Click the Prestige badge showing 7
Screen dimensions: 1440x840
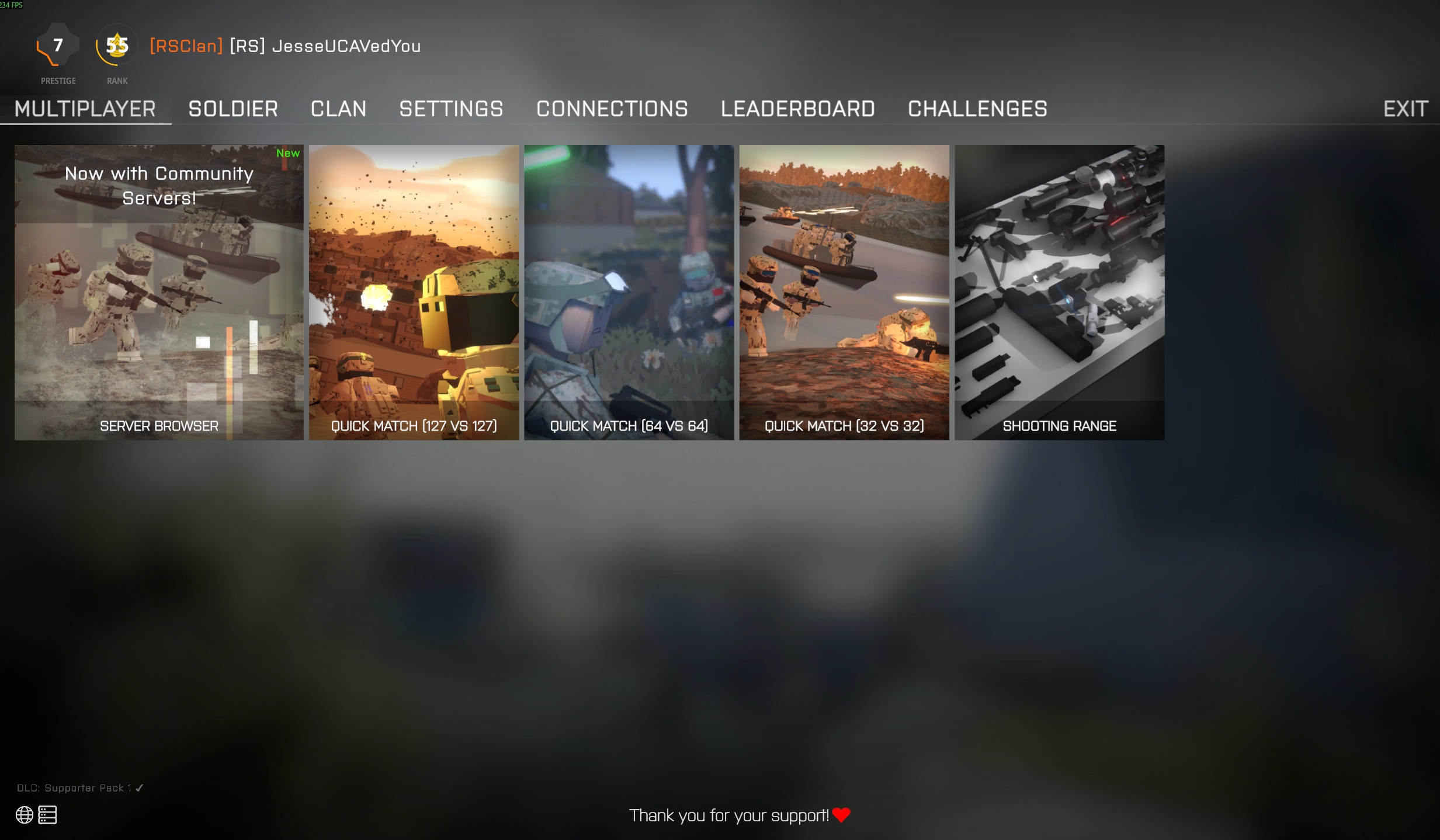click(57, 46)
